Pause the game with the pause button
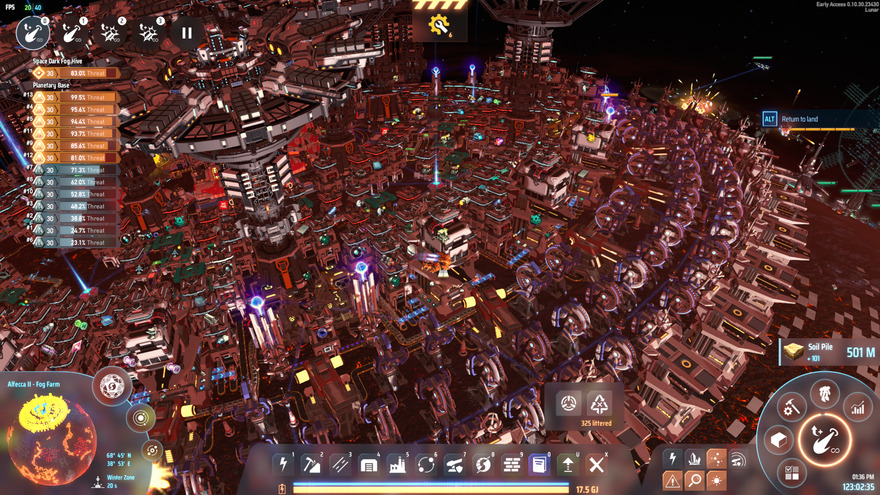Viewport: 880px width, 495px height. tap(186, 33)
